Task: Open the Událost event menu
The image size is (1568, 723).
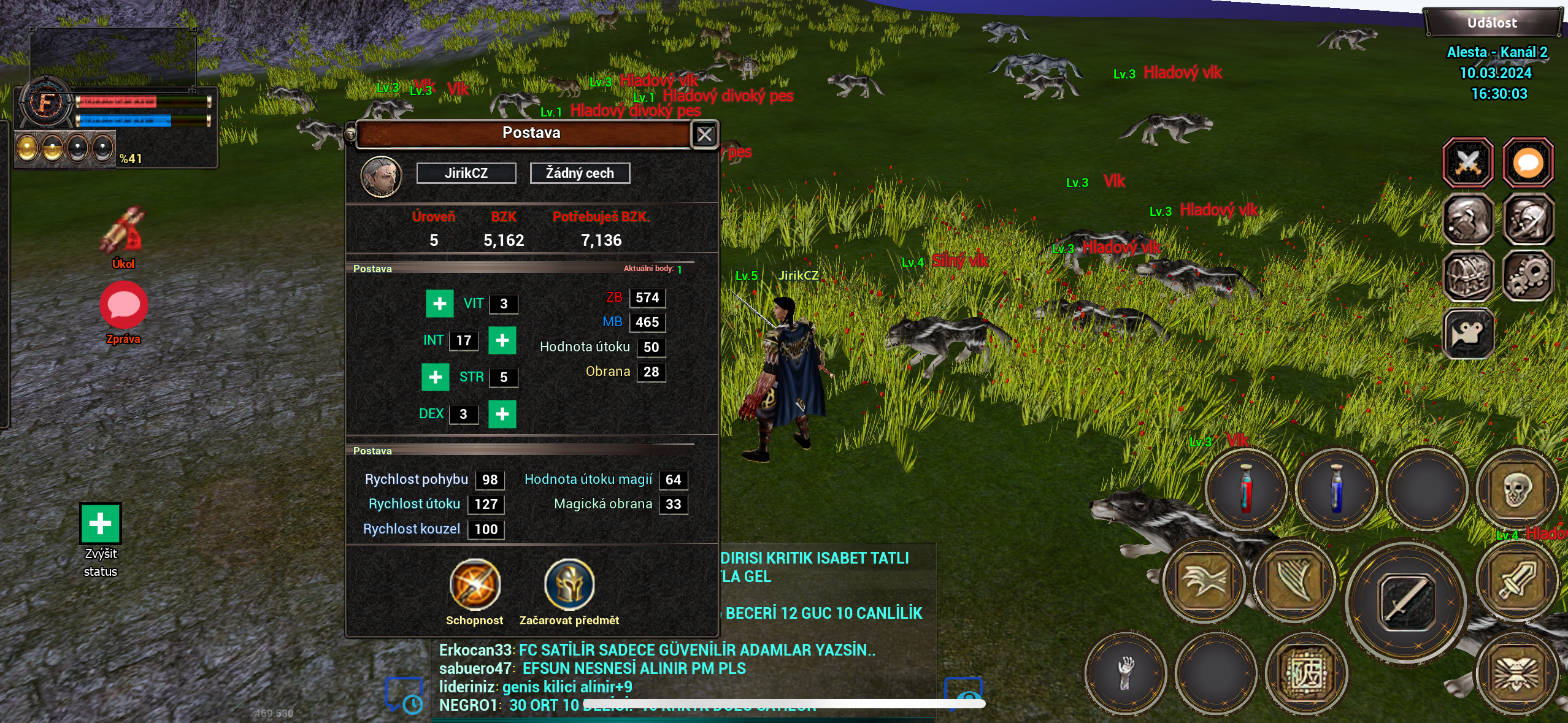Action: [1492, 21]
